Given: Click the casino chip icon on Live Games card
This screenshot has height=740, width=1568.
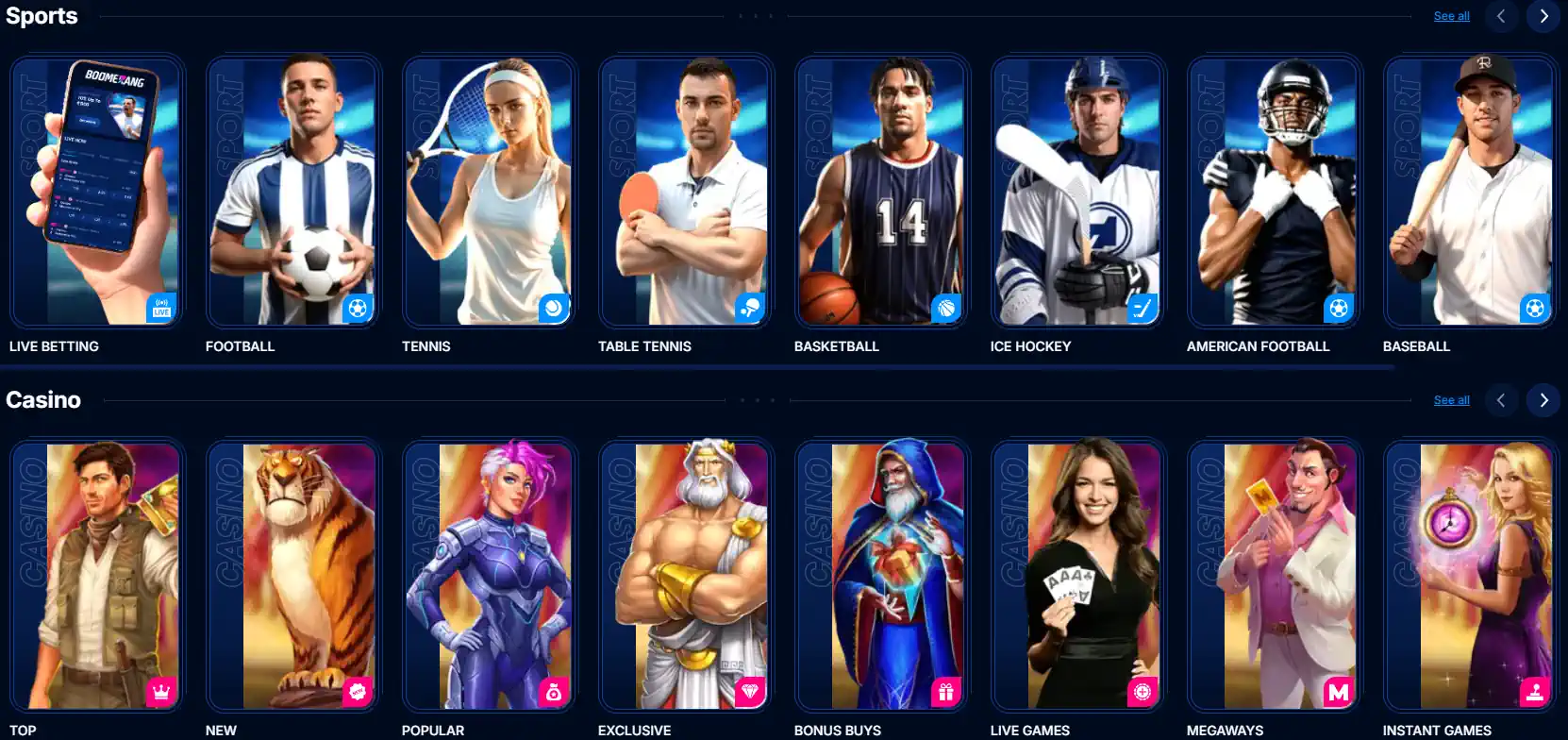Looking at the screenshot, I should coord(1143,691).
